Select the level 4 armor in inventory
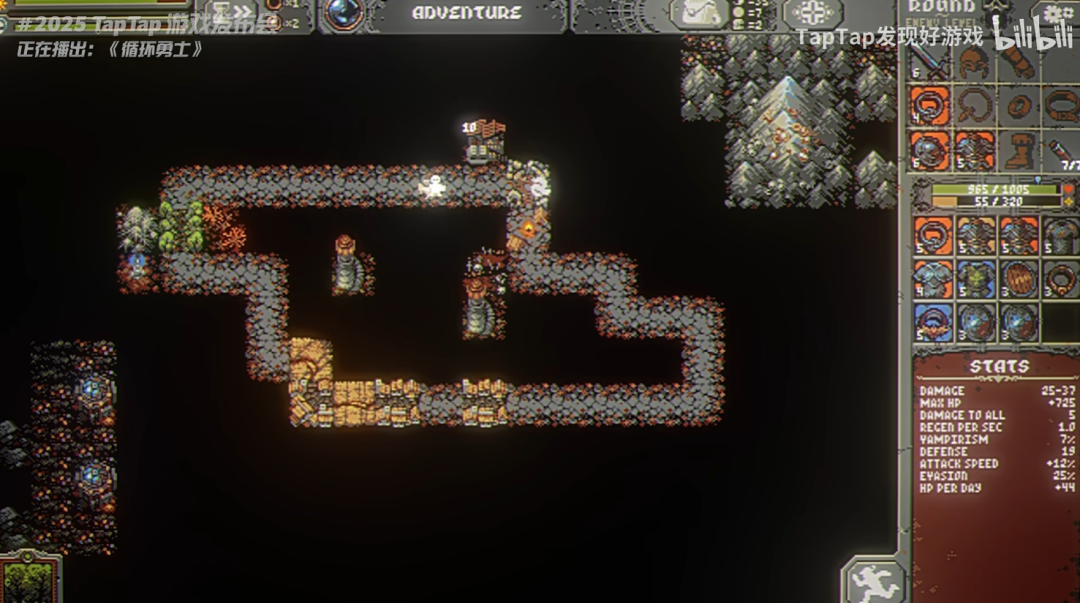The image size is (1080, 603). [931, 280]
